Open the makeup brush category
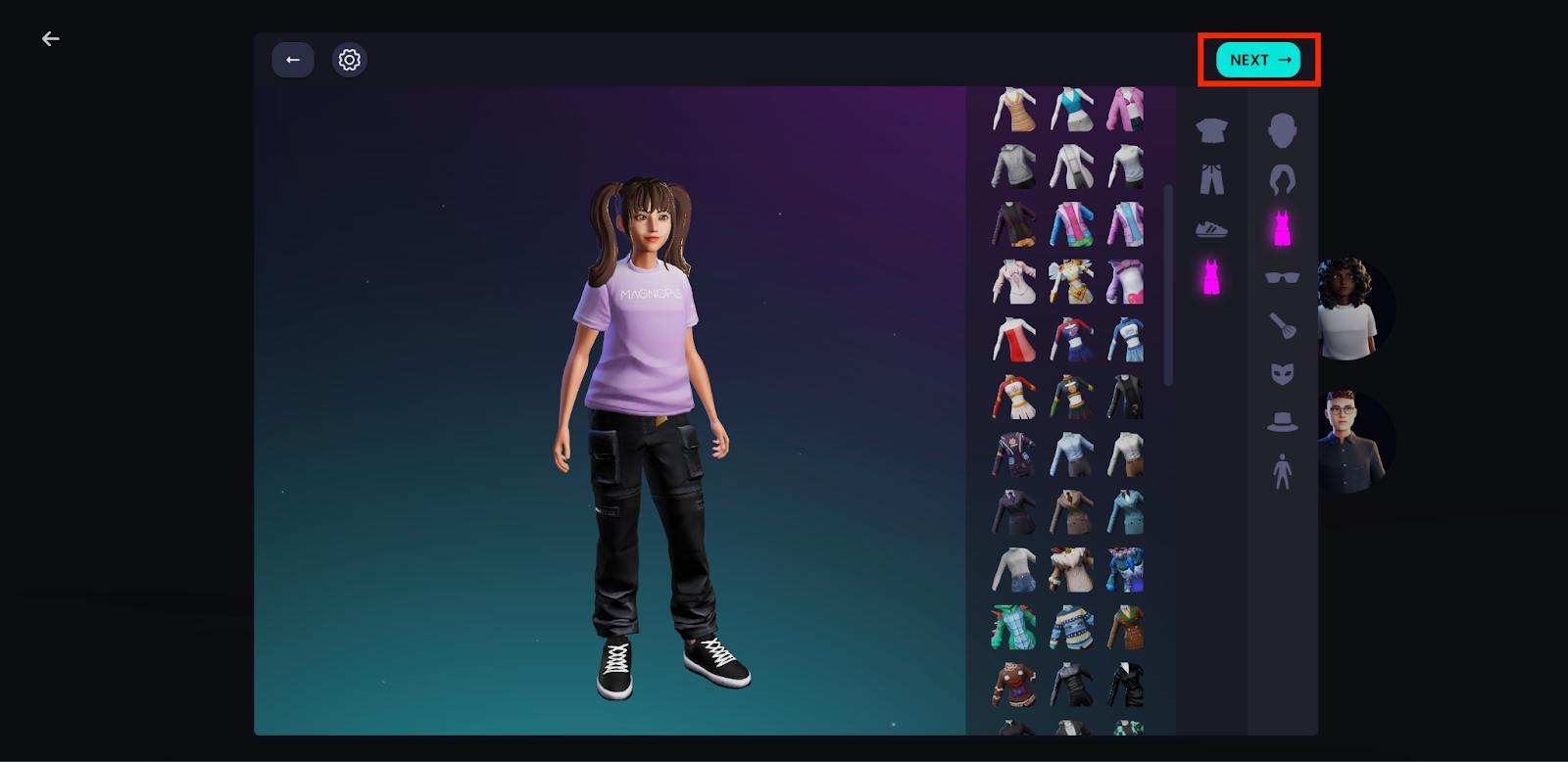This screenshot has width=1568, height=762. (x=1282, y=325)
